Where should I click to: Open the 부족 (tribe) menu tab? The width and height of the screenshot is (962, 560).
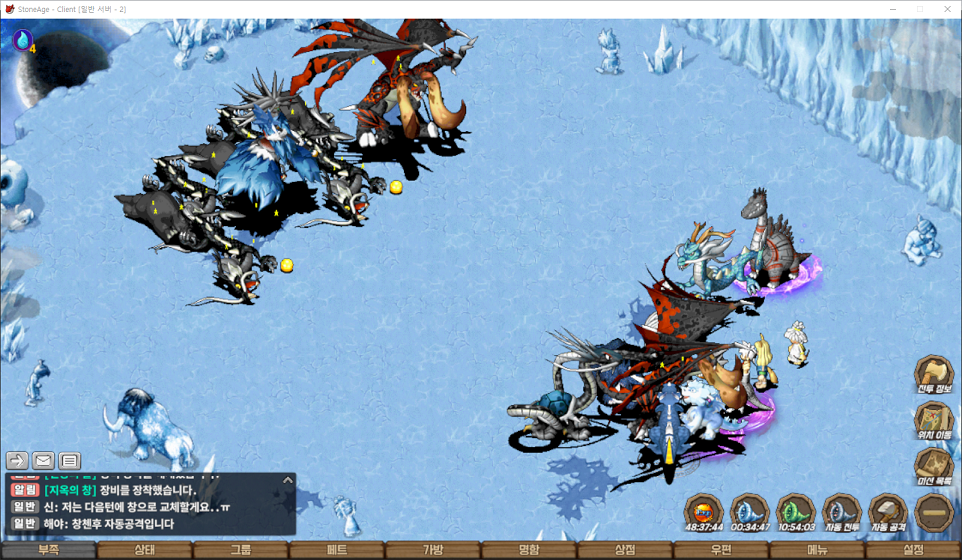[x=48, y=550]
